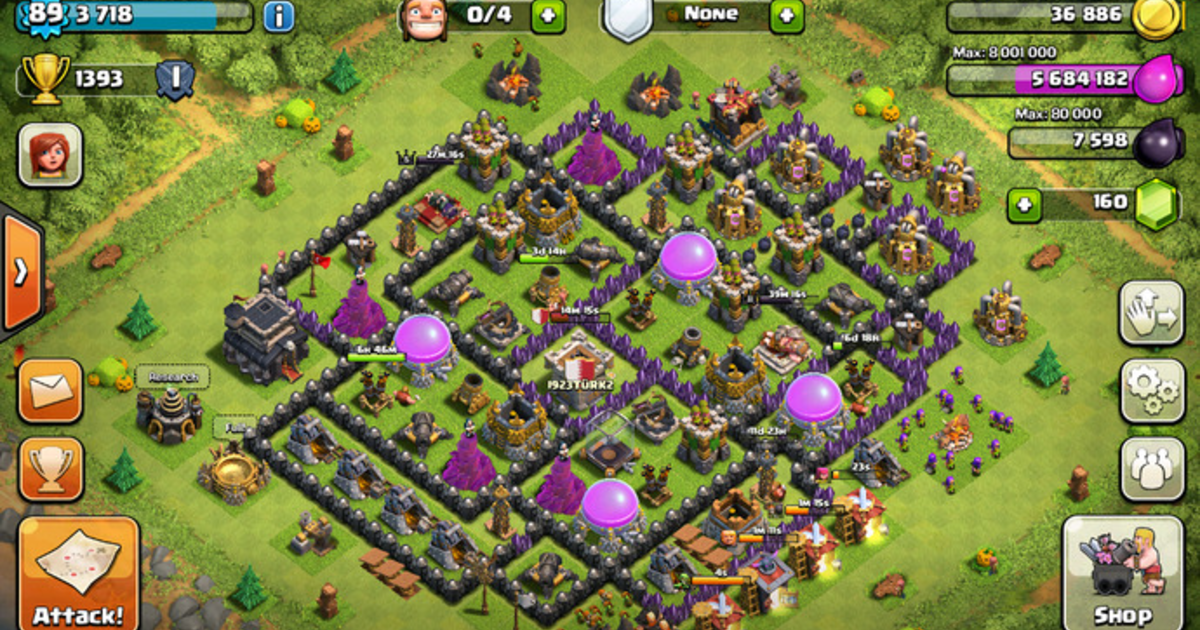Expand the orange side arrow panel

pos(21,272)
